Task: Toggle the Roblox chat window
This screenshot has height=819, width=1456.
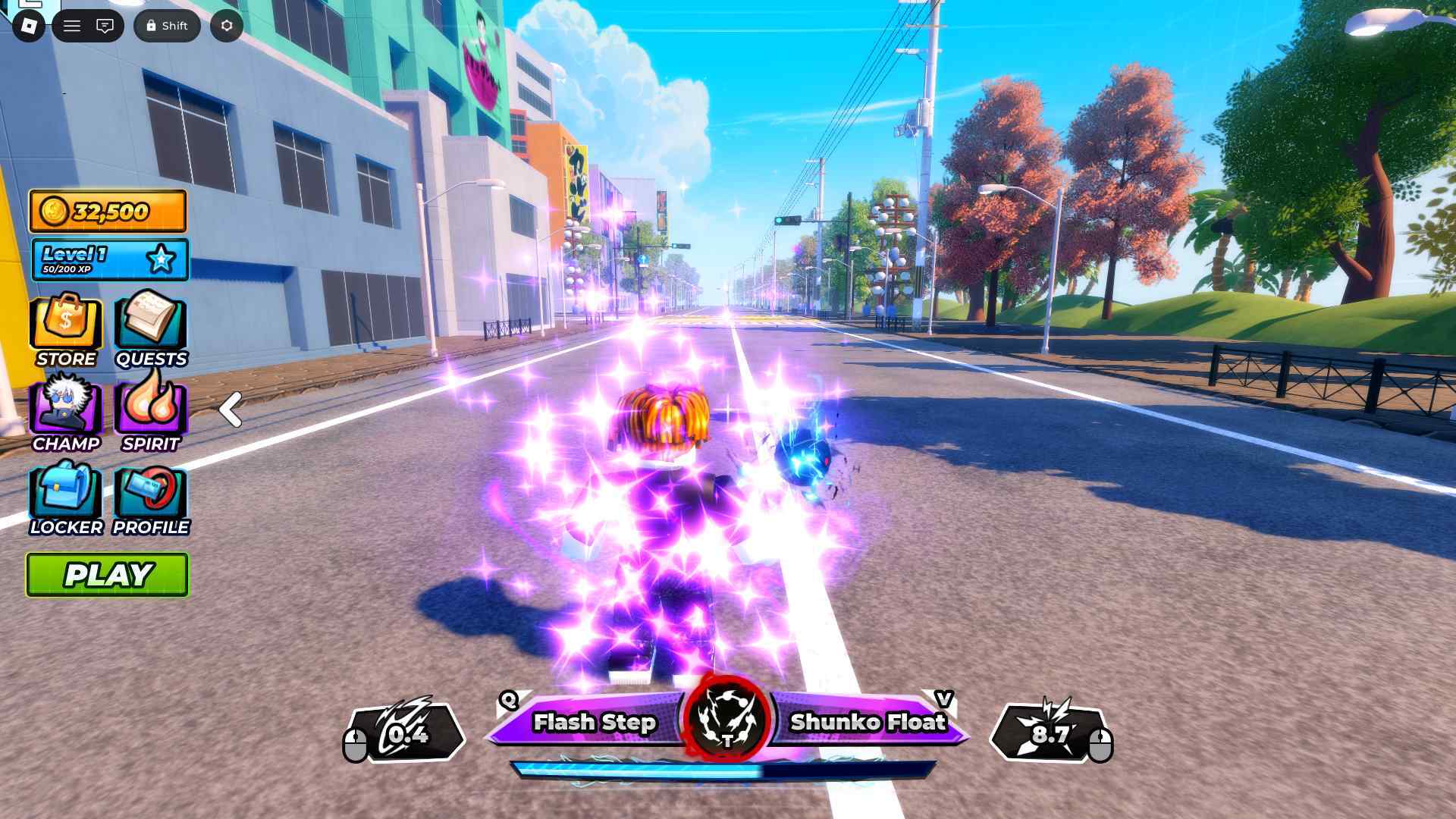Action: pos(105,26)
